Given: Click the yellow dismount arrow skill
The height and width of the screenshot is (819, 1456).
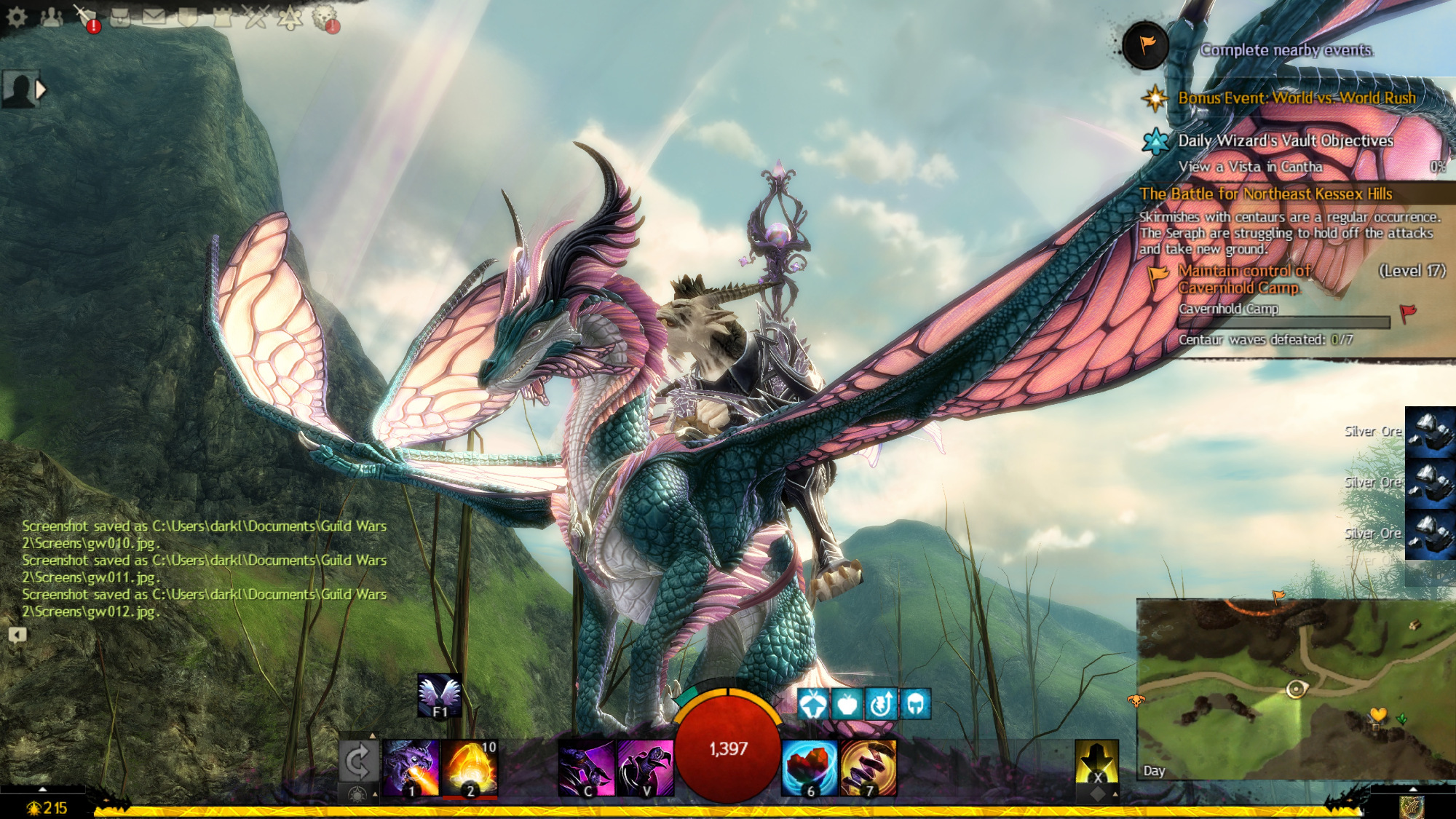Looking at the screenshot, I should point(1096,762).
